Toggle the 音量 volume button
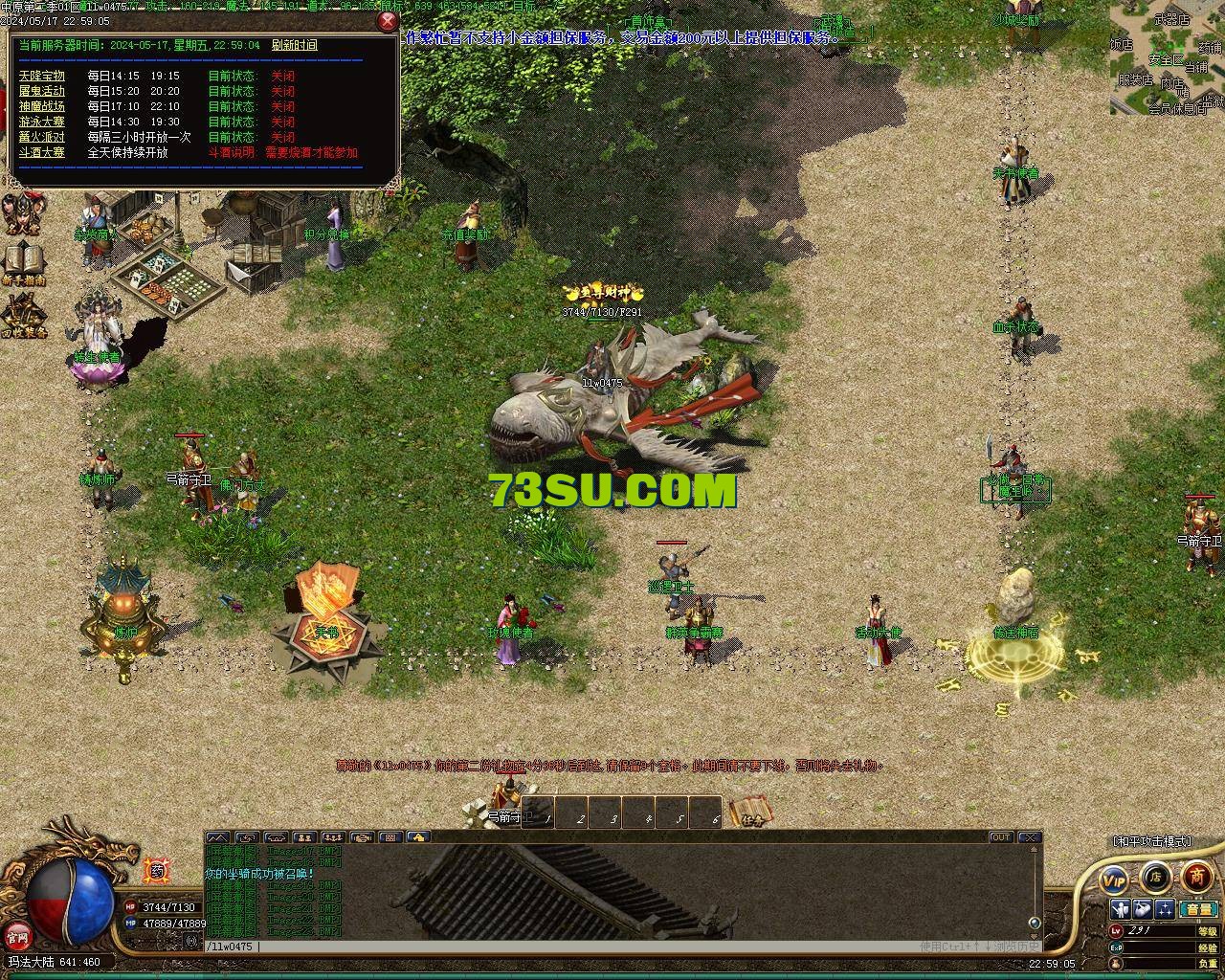The image size is (1225, 980). pyautogui.click(x=1198, y=909)
